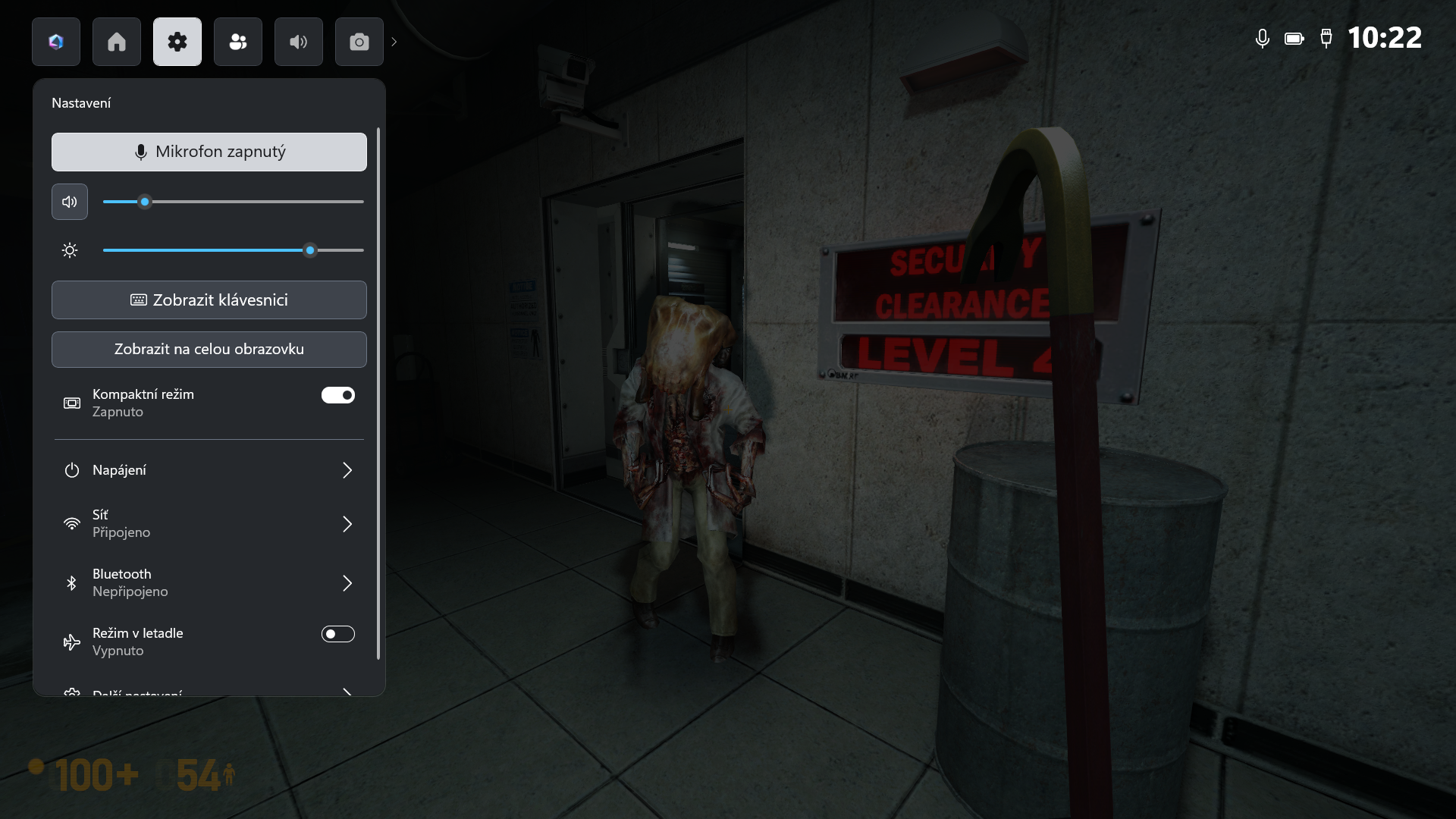This screenshot has height=819, width=1456.
Task: Select the gear settings tab
Action: pos(177,42)
